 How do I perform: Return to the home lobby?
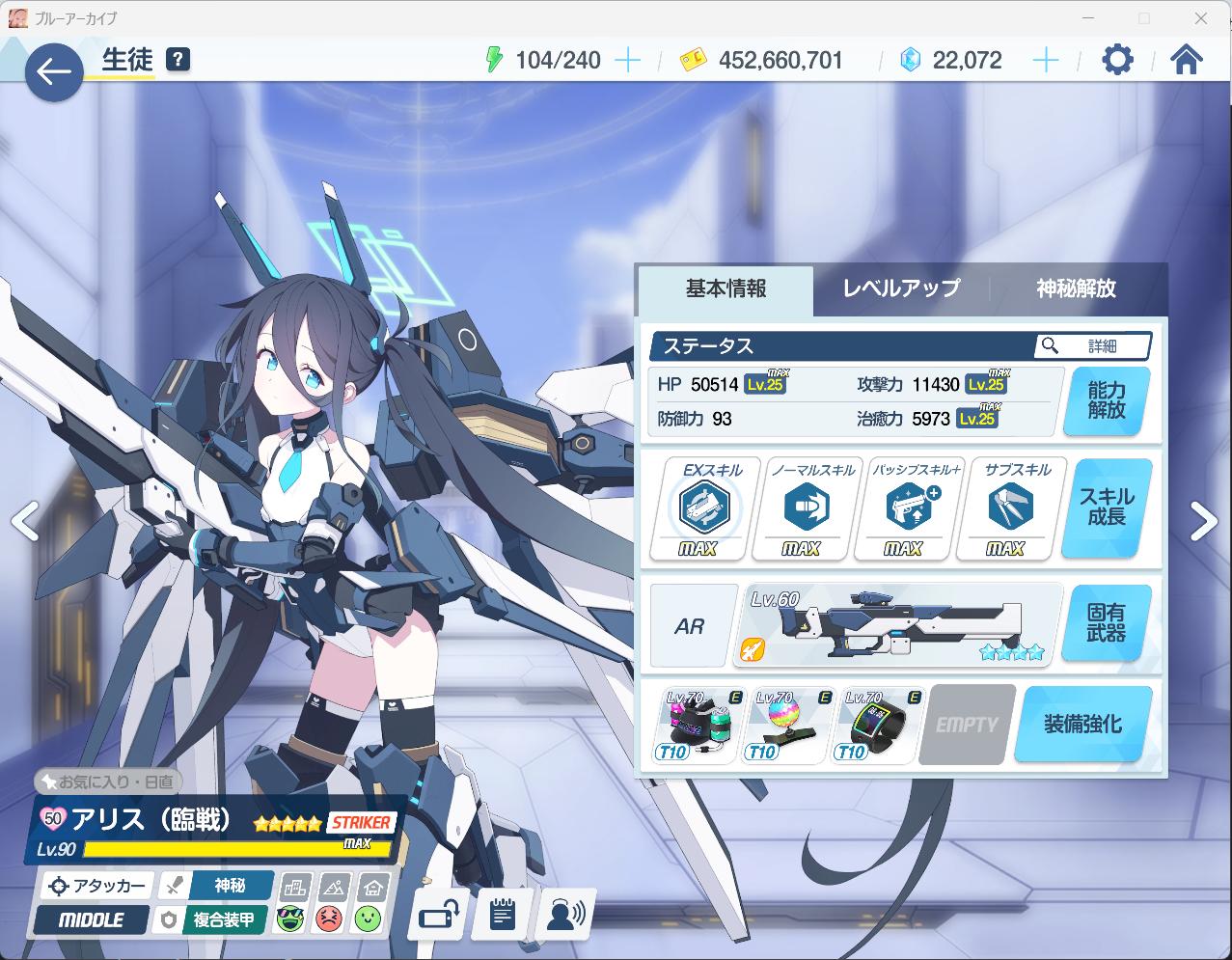coord(1186,60)
